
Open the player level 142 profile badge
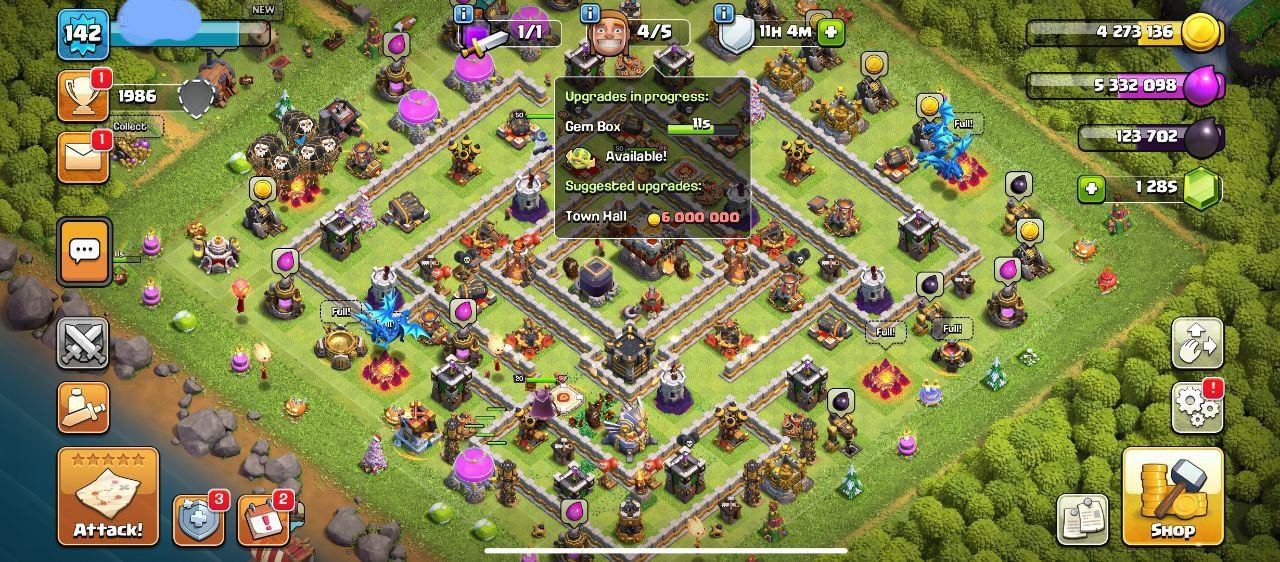pyautogui.click(x=83, y=35)
